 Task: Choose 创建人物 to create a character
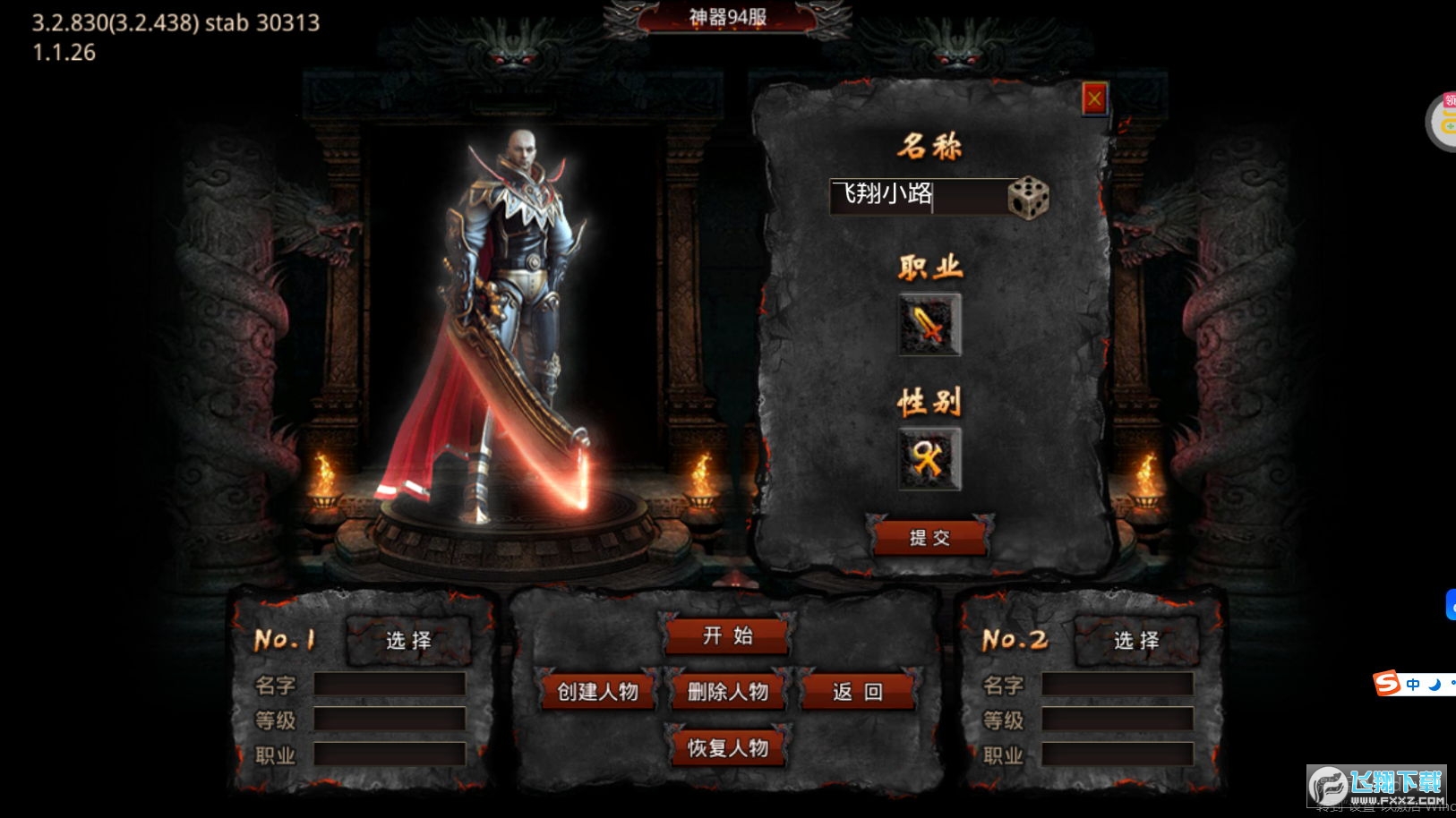tap(598, 692)
